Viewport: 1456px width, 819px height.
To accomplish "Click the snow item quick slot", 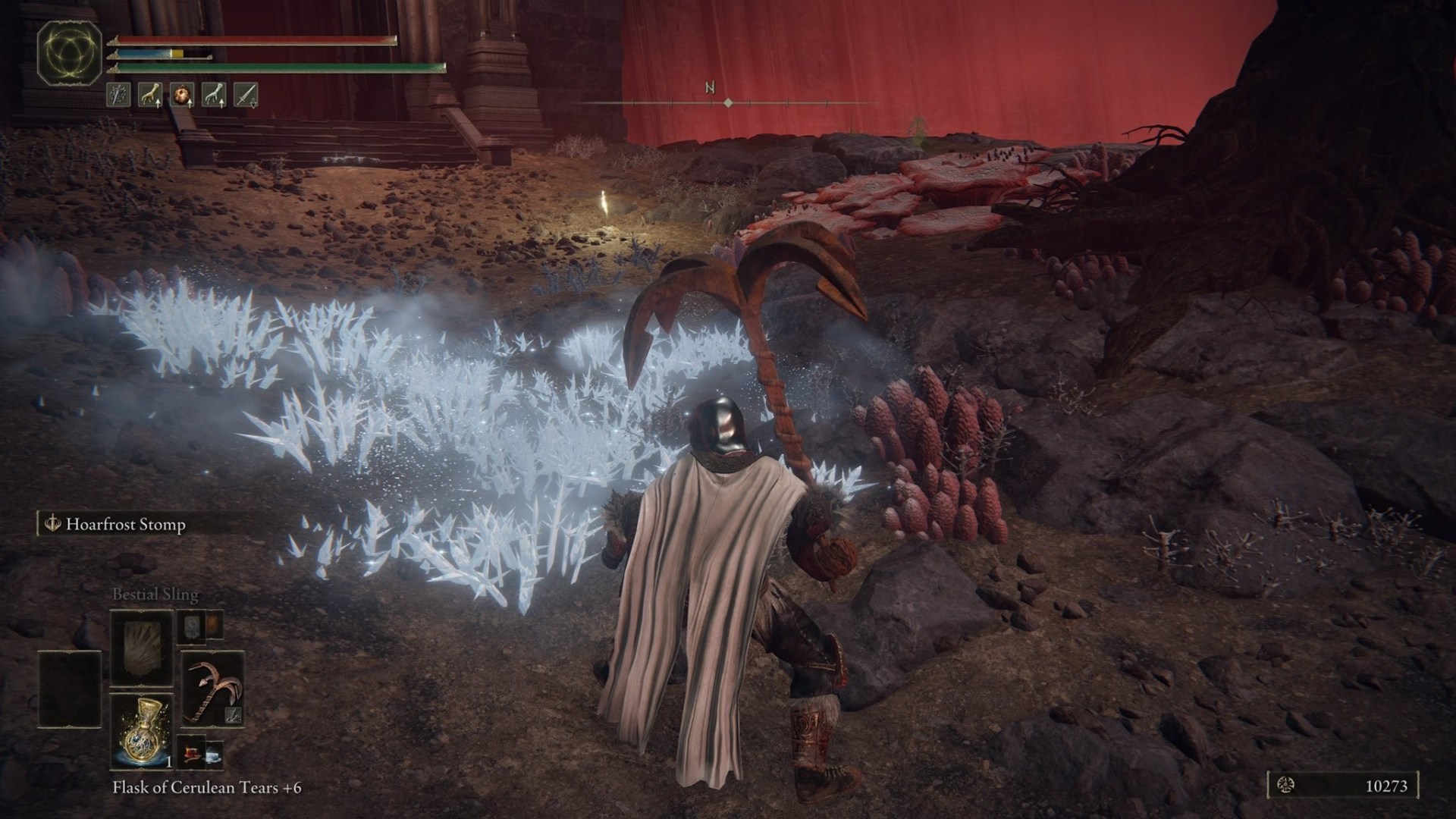I will (x=214, y=754).
